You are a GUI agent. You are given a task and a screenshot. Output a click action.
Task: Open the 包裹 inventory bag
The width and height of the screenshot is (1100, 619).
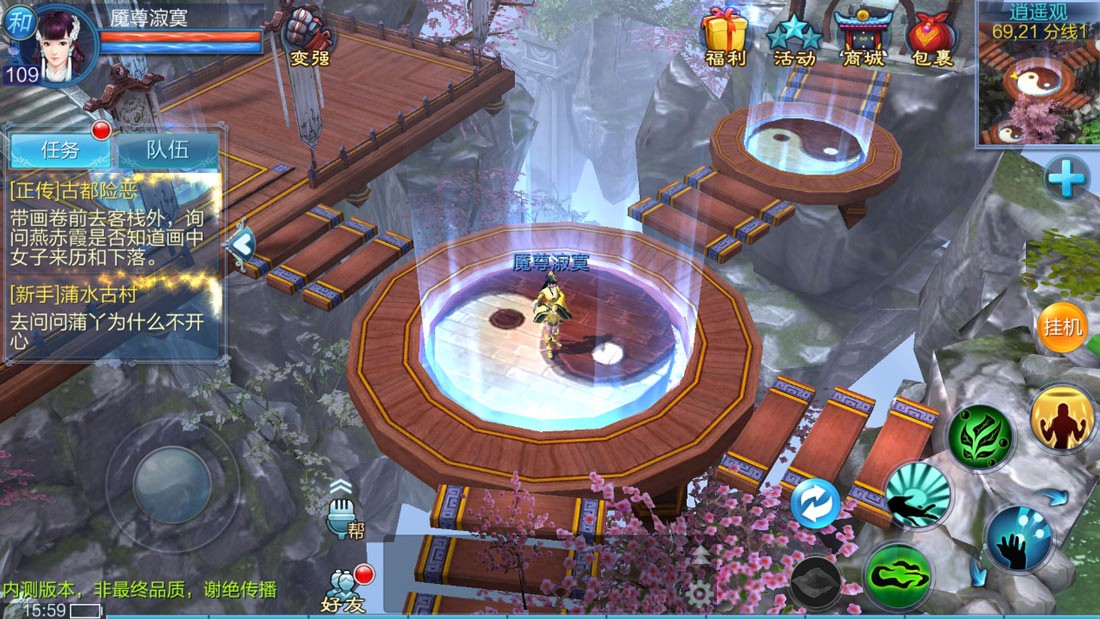click(932, 36)
